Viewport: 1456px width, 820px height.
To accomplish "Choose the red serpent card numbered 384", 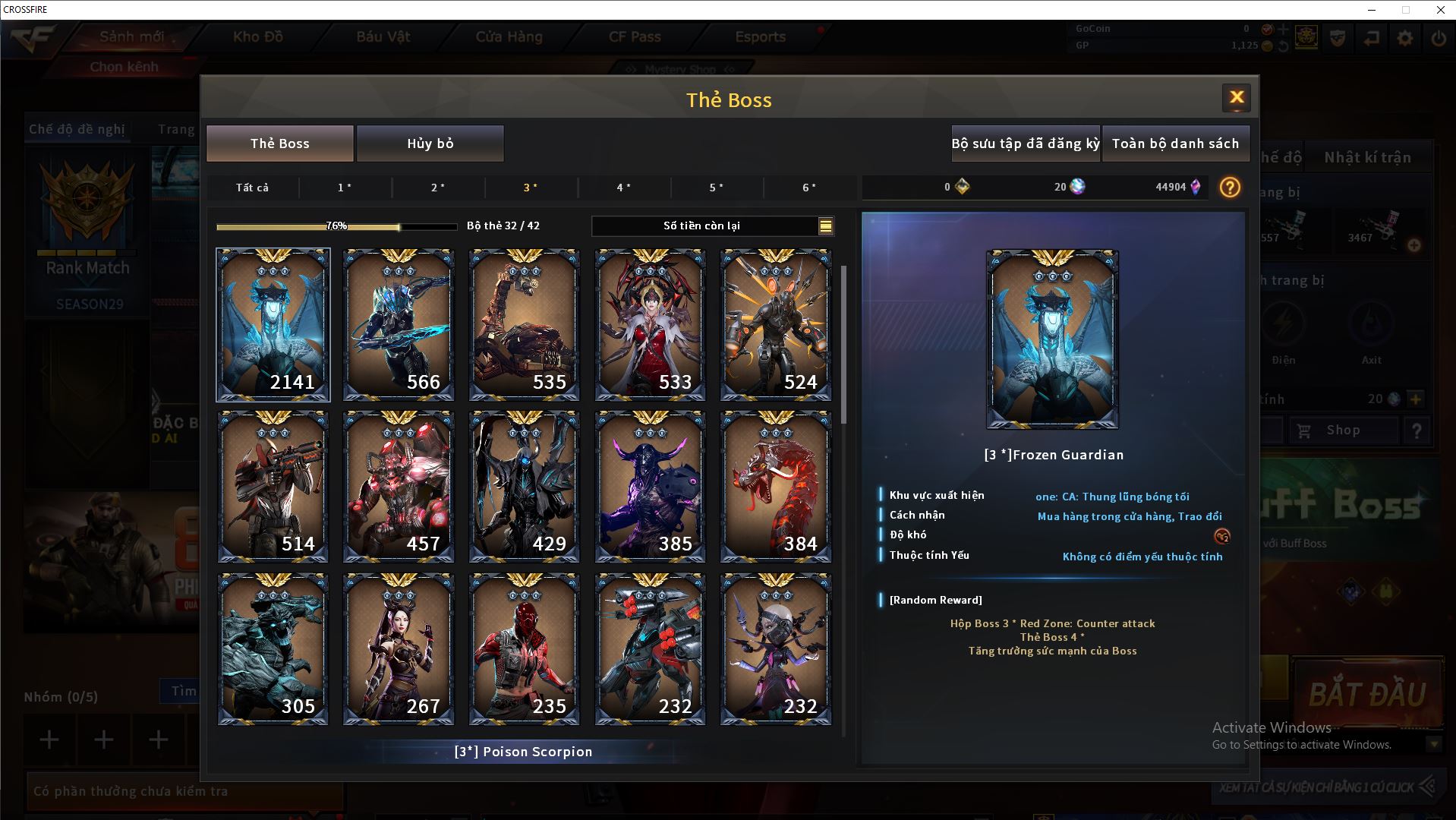I will click(775, 487).
